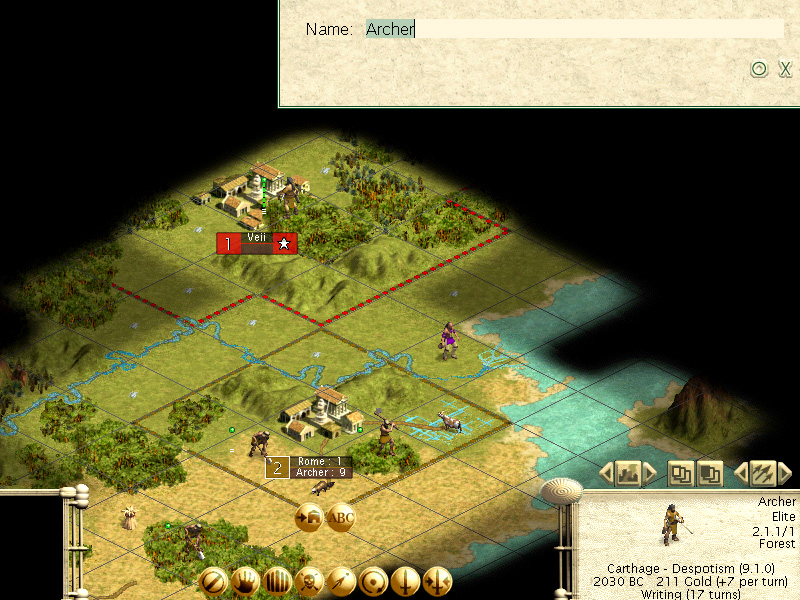
Task: Activate the ABC rename unit order
Action: [341, 517]
